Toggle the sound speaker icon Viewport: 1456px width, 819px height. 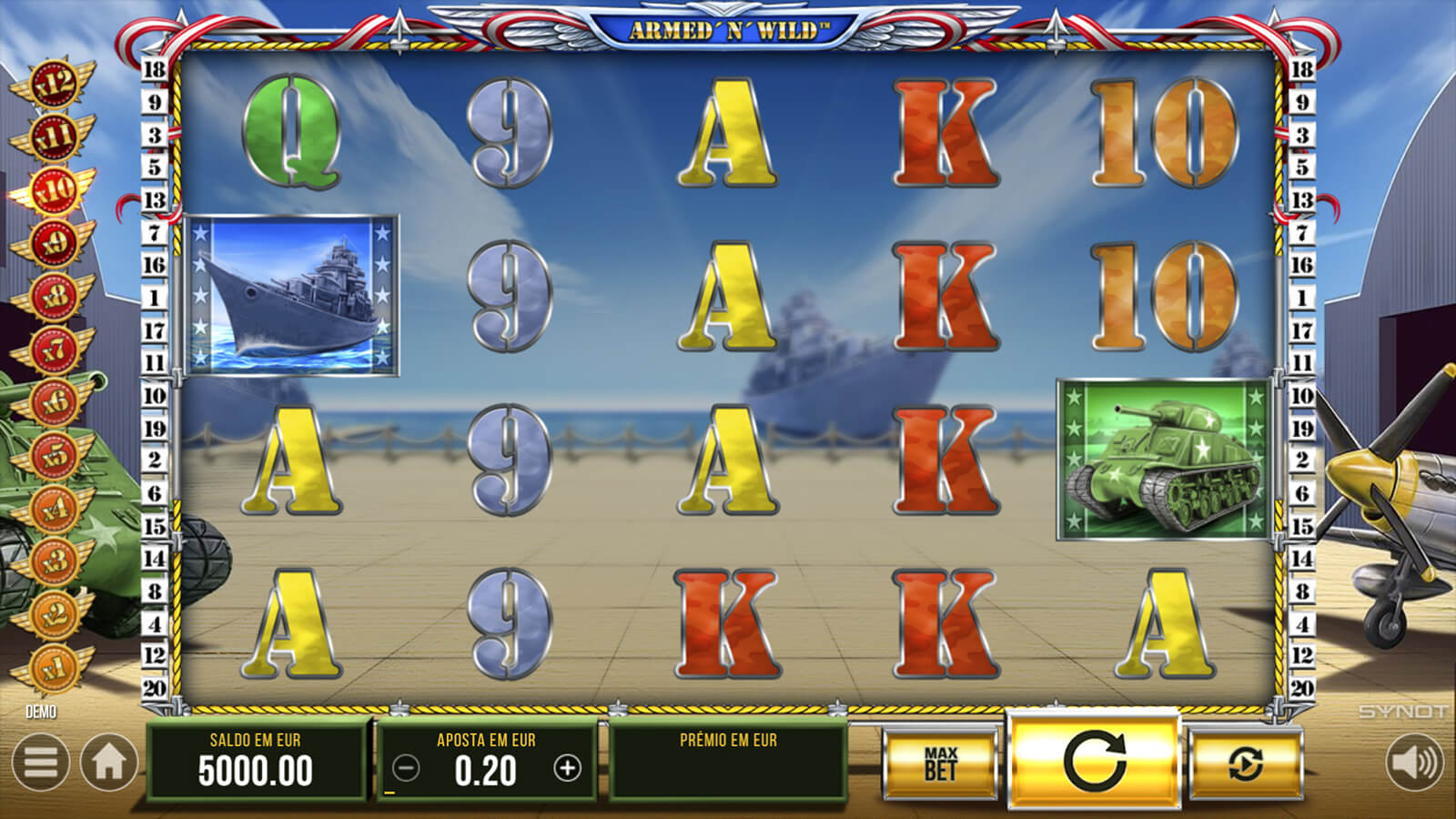[x=1414, y=763]
